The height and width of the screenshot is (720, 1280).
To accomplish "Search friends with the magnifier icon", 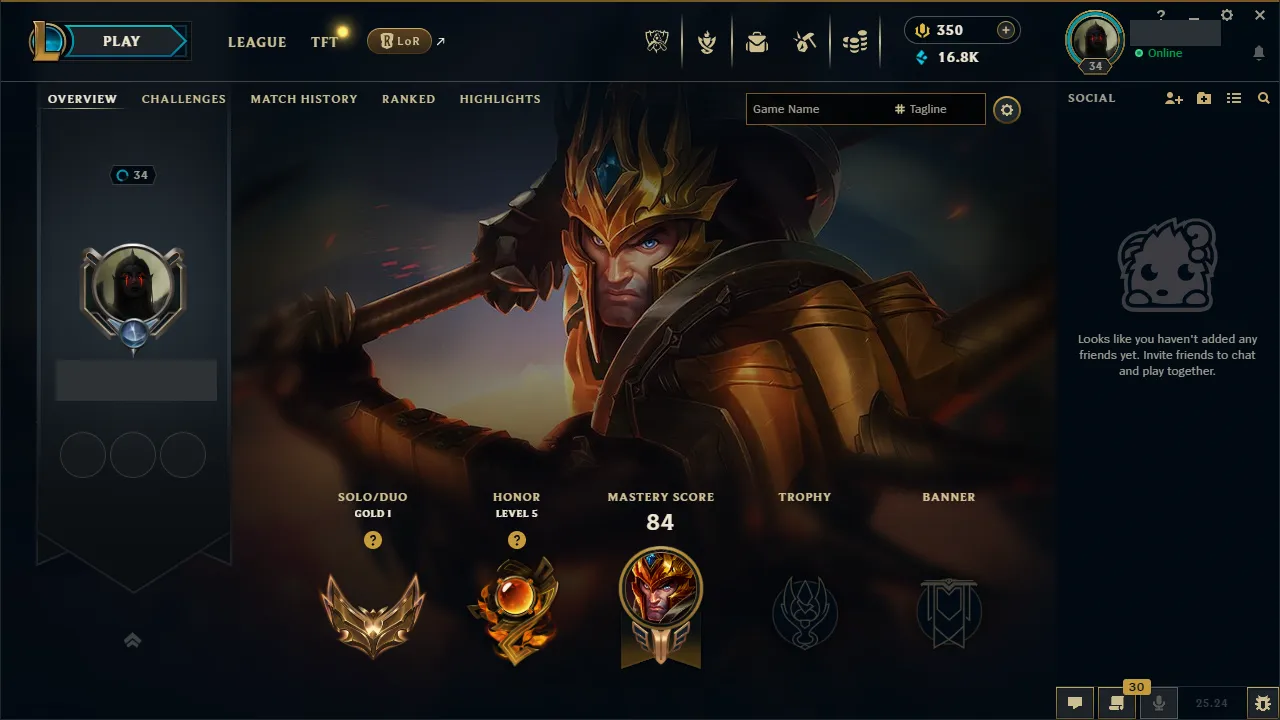I will click(1263, 98).
